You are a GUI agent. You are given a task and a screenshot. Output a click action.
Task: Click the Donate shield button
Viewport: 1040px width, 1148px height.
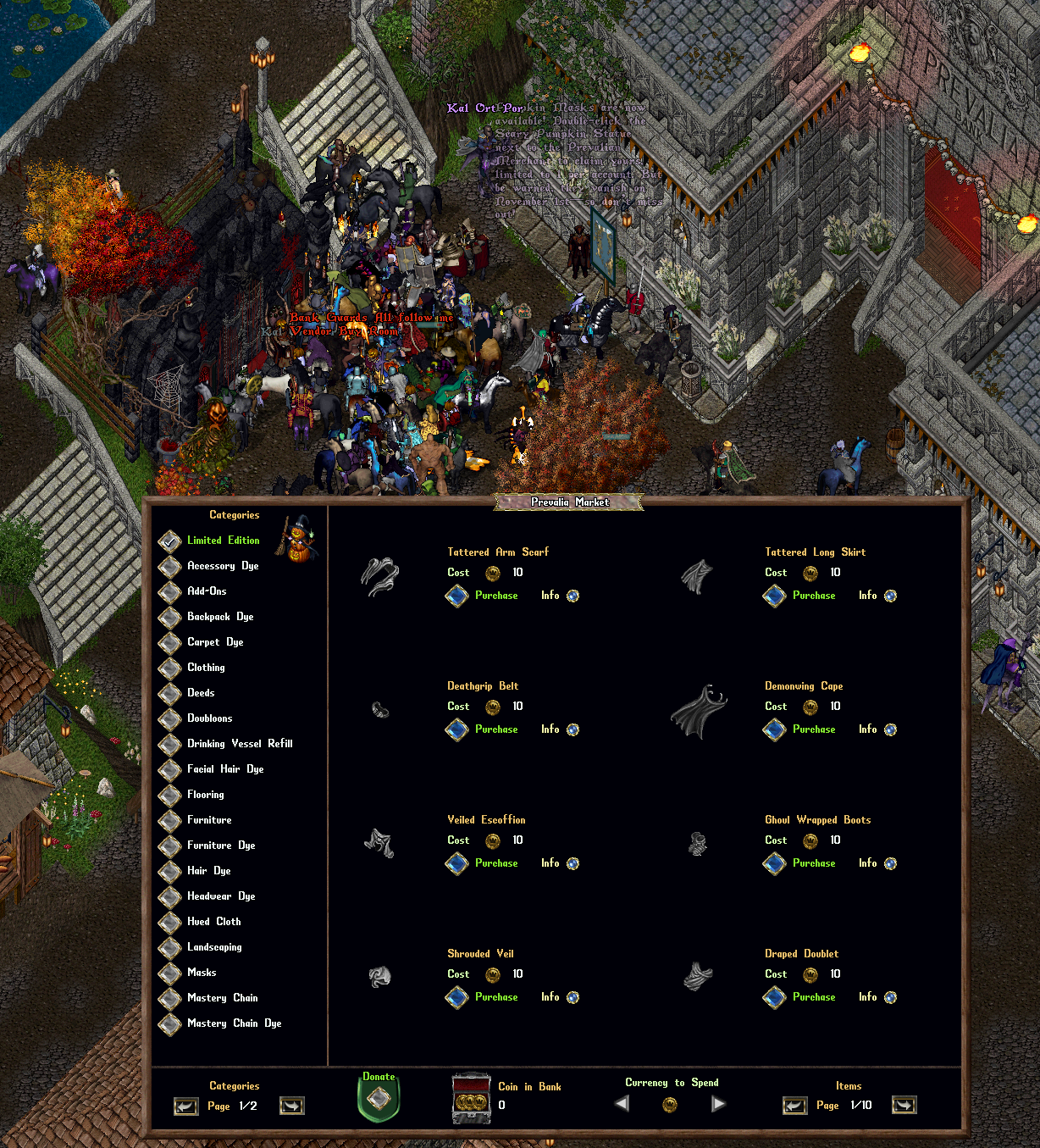click(x=379, y=1099)
